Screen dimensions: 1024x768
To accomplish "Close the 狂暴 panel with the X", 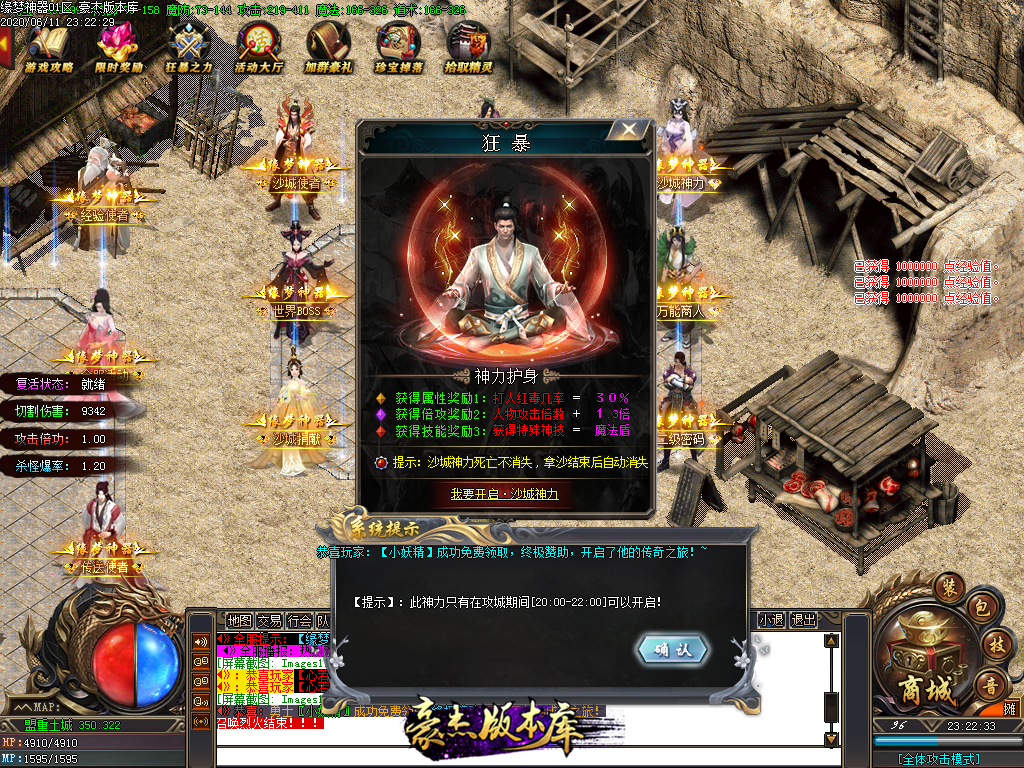I will tap(628, 130).
